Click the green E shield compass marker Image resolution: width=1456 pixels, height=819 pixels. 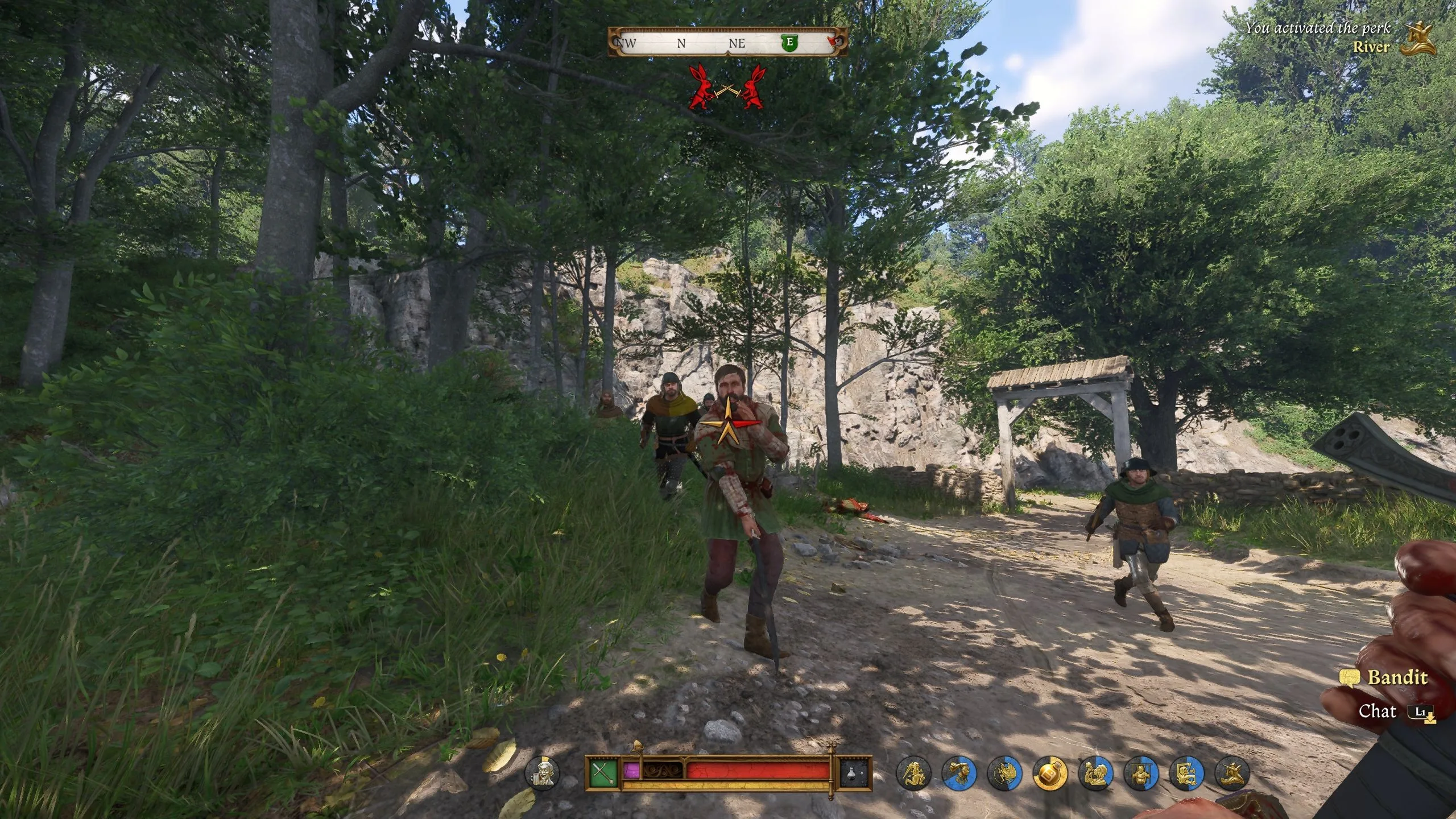tap(789, 42)
